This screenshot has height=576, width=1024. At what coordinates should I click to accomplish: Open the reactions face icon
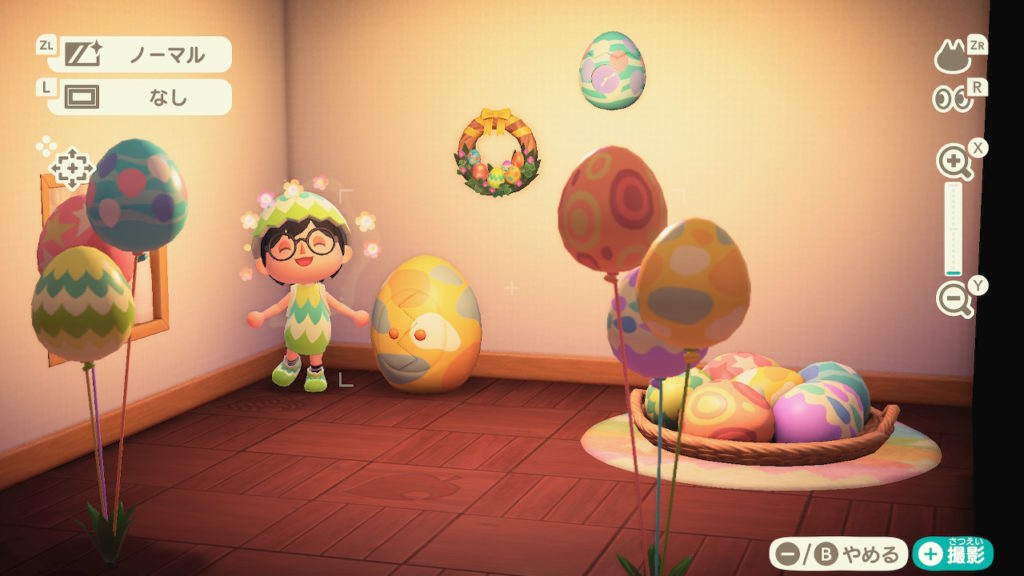click(x=953, y=55)
